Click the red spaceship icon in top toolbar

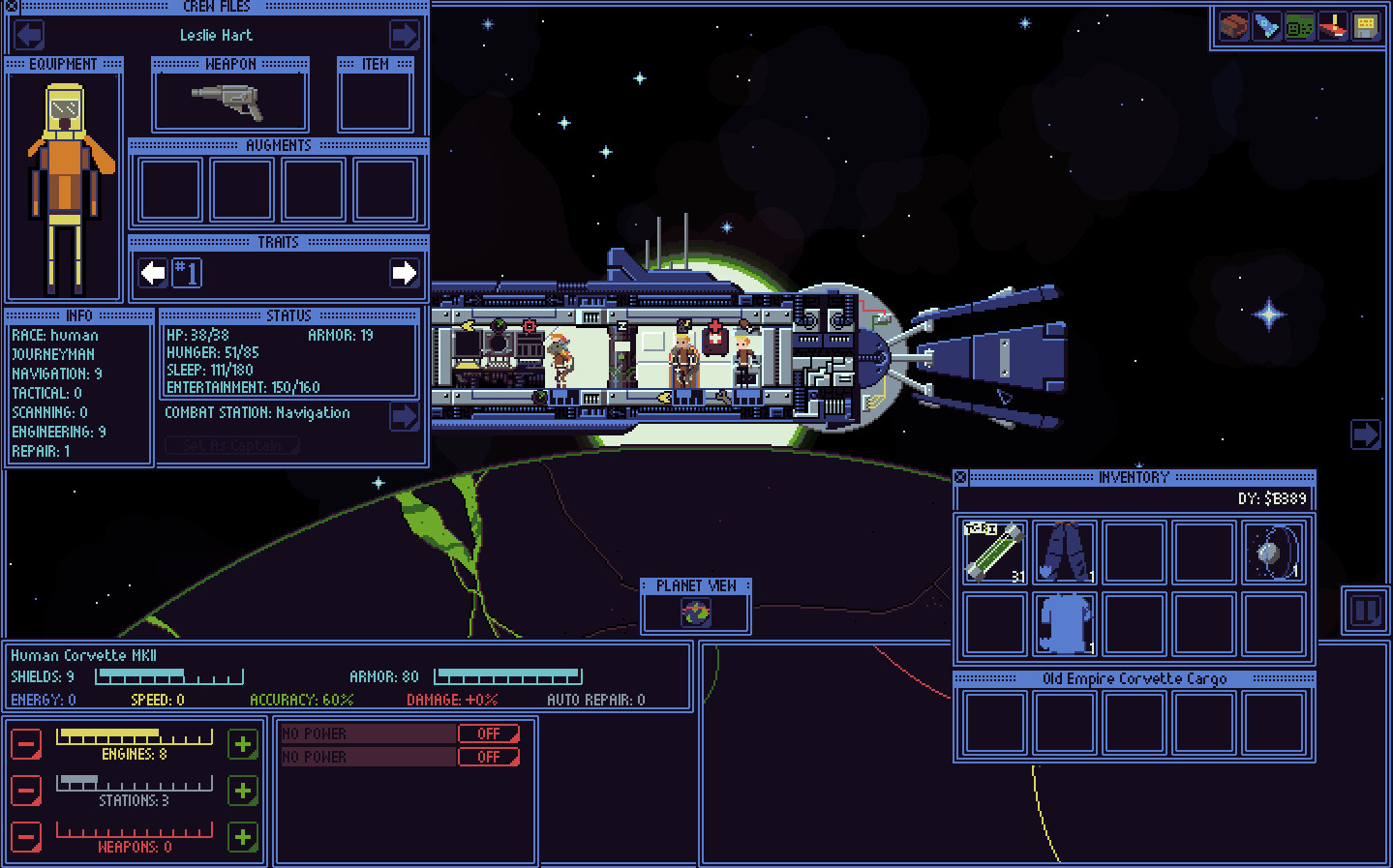point(1332,26)
